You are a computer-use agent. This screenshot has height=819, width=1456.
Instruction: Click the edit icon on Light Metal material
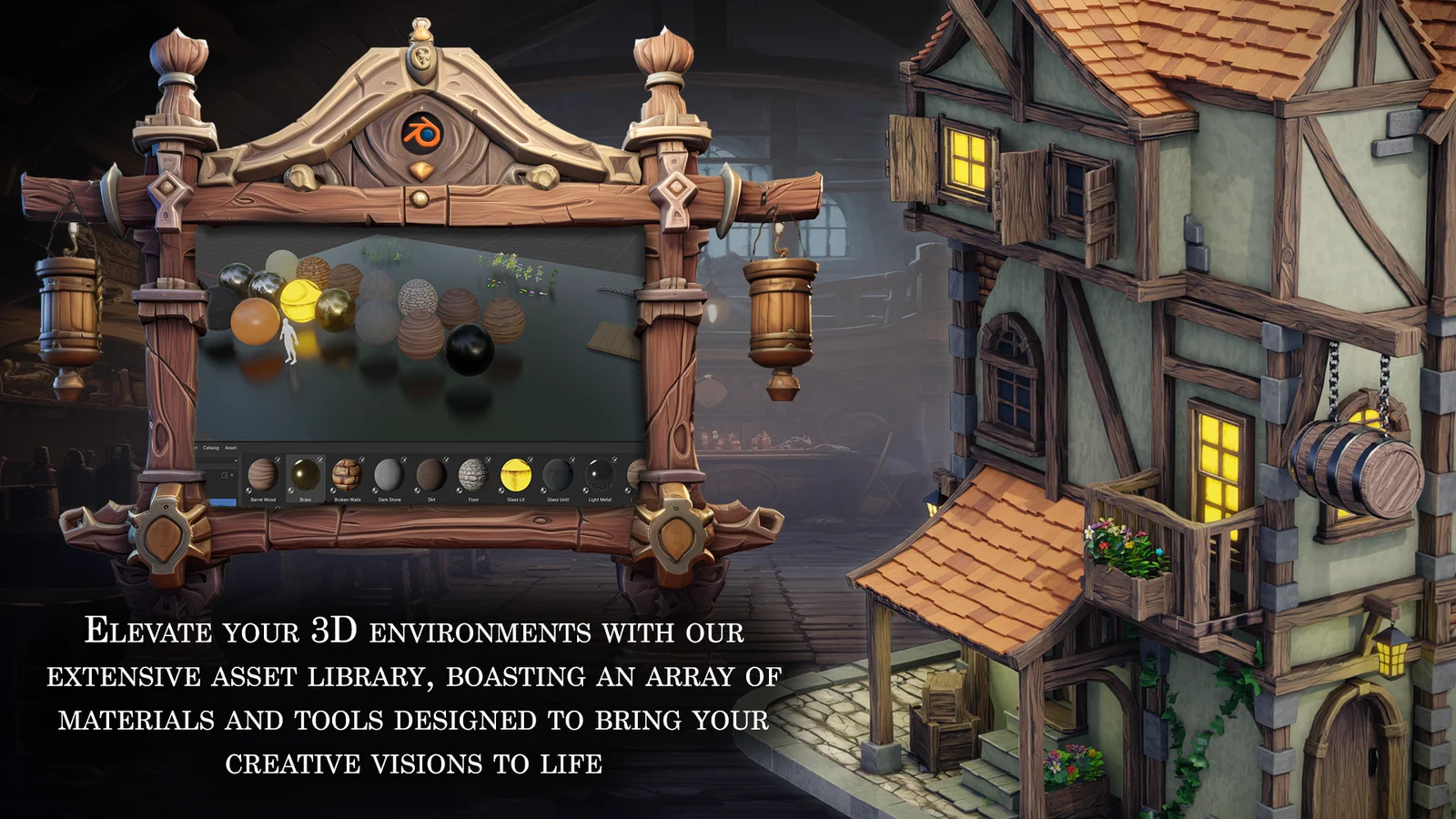click(616, 460)
